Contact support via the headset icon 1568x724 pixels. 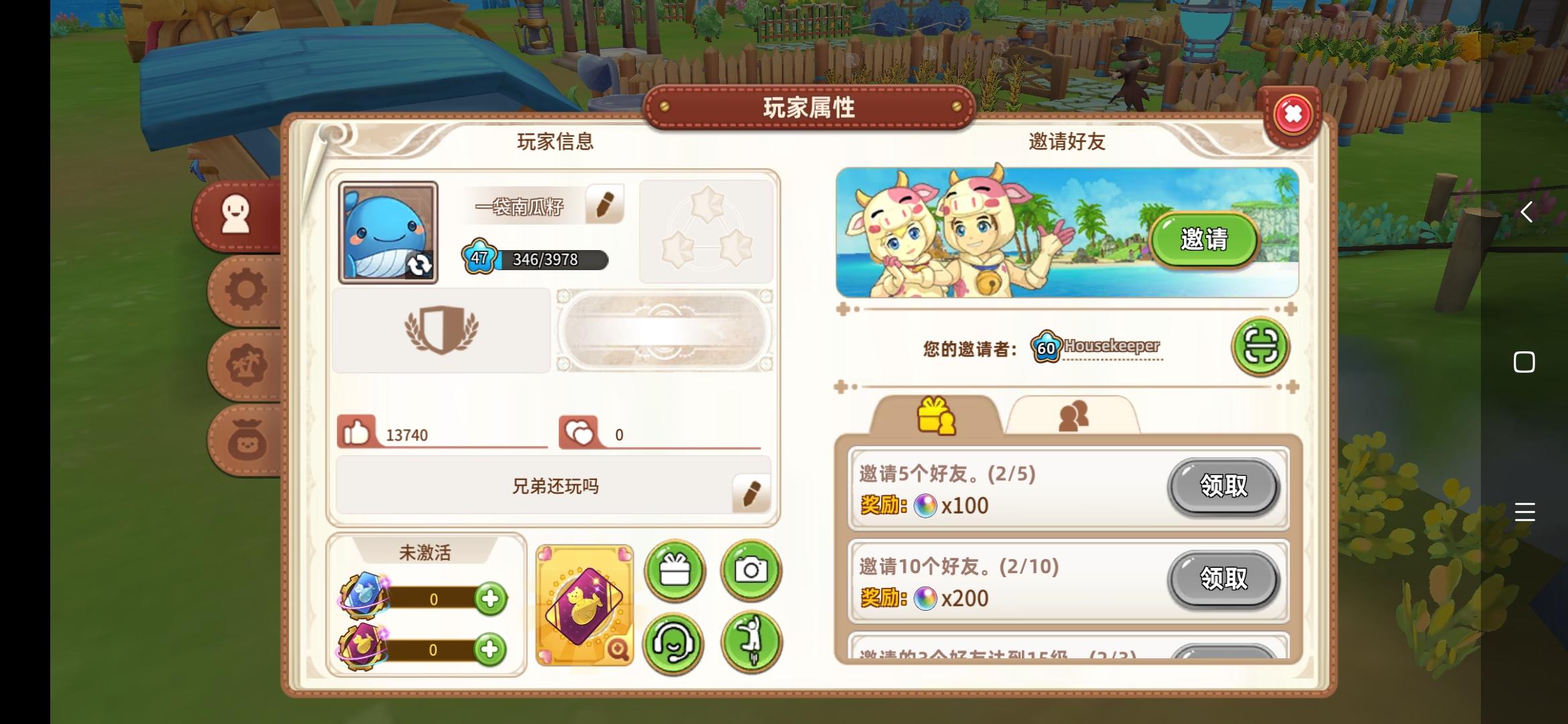[x=675, y=642]
